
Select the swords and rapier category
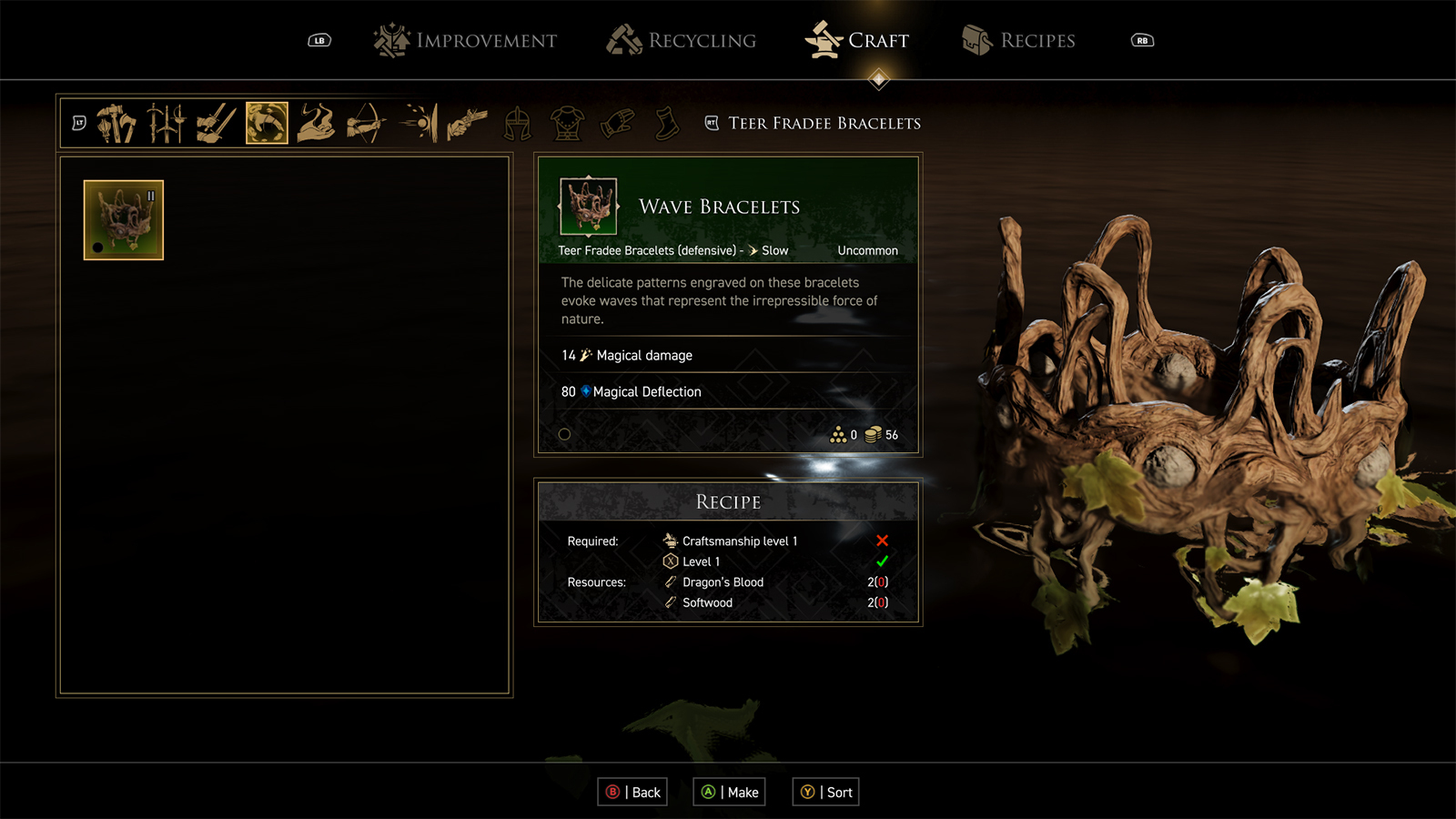click(167, 124)
